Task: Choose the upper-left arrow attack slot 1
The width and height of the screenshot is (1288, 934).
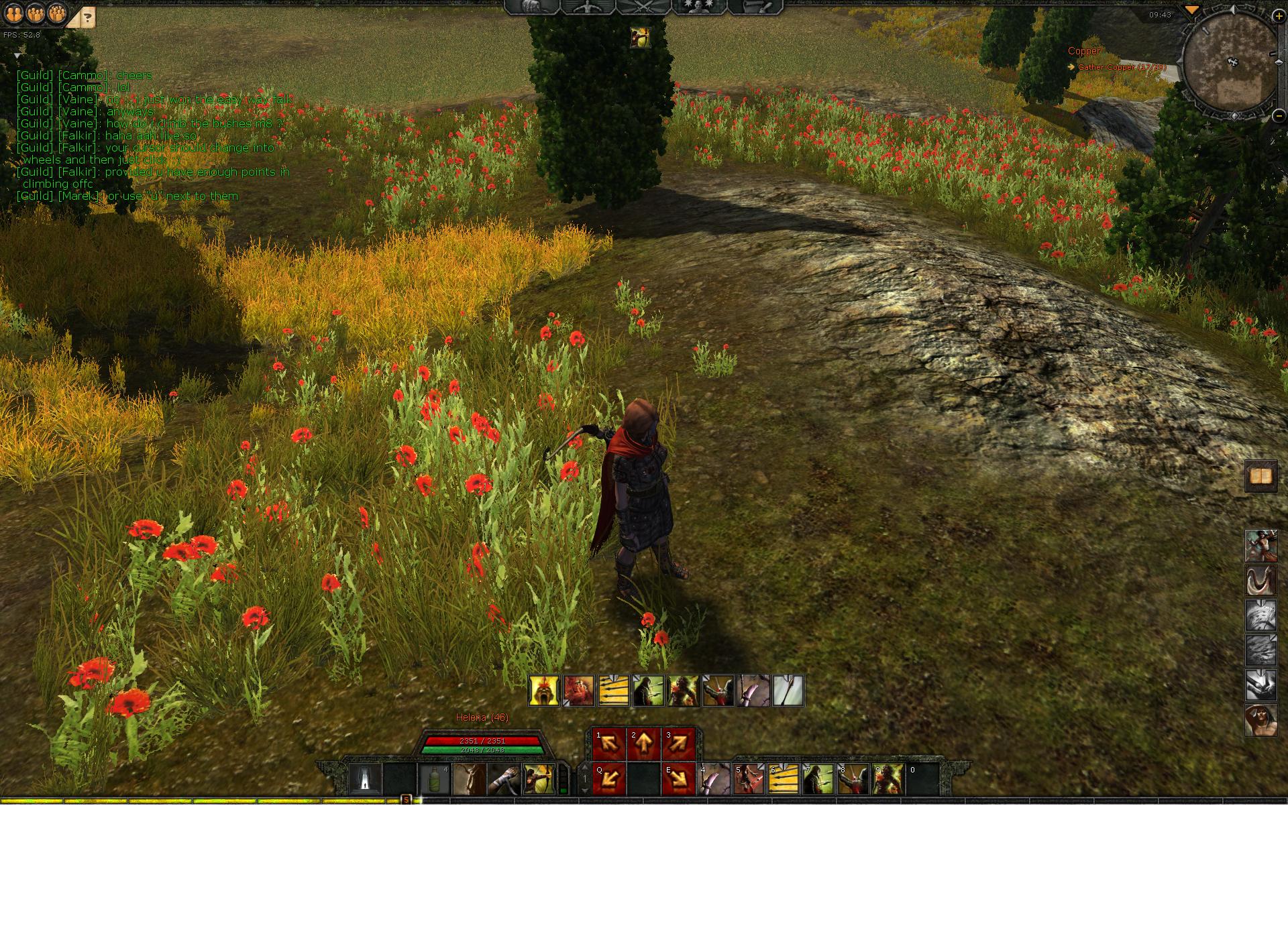Action: (x=609, y=744)
